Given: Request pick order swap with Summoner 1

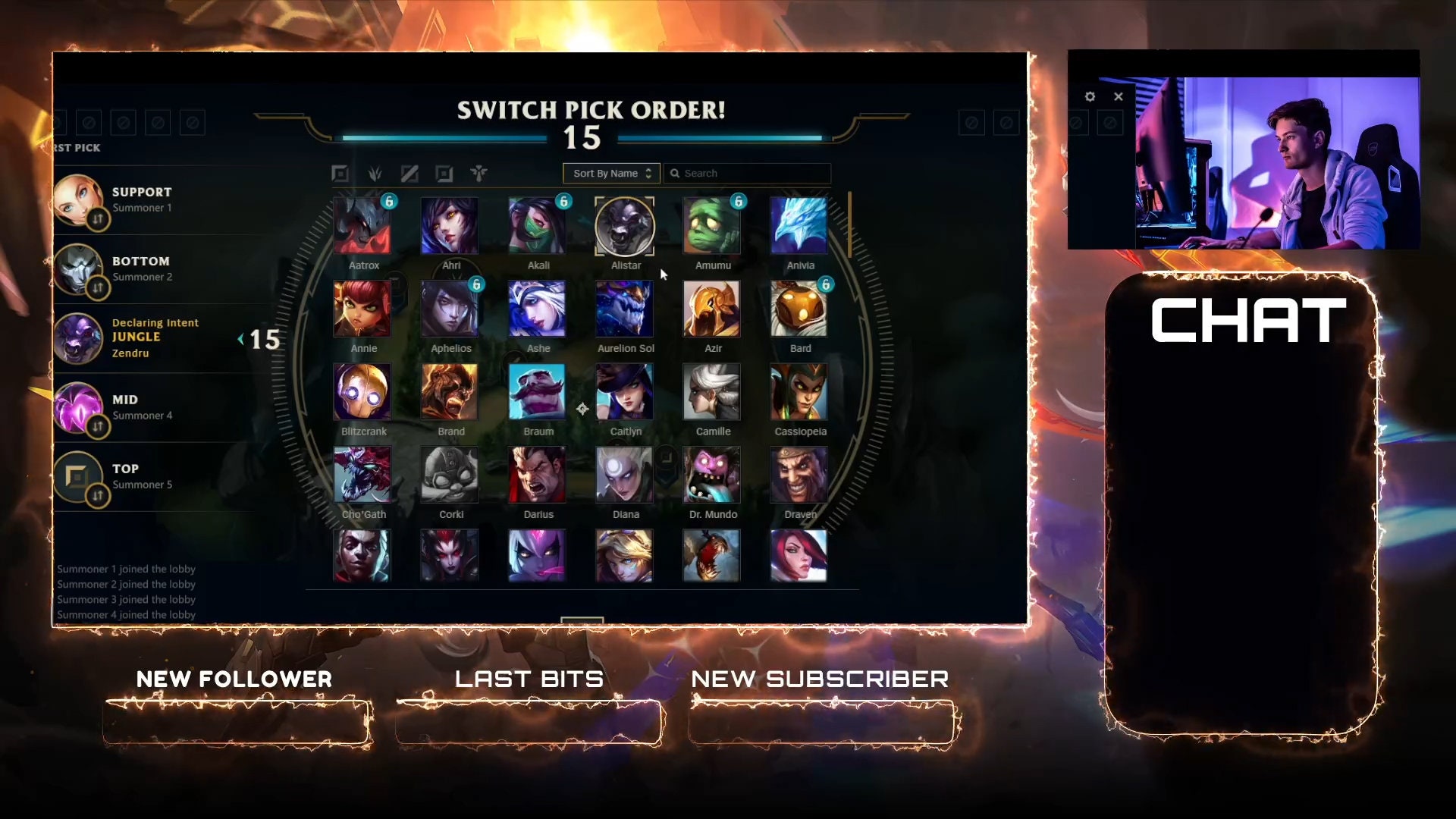Looking at the screenshot, I should point(97,218).
